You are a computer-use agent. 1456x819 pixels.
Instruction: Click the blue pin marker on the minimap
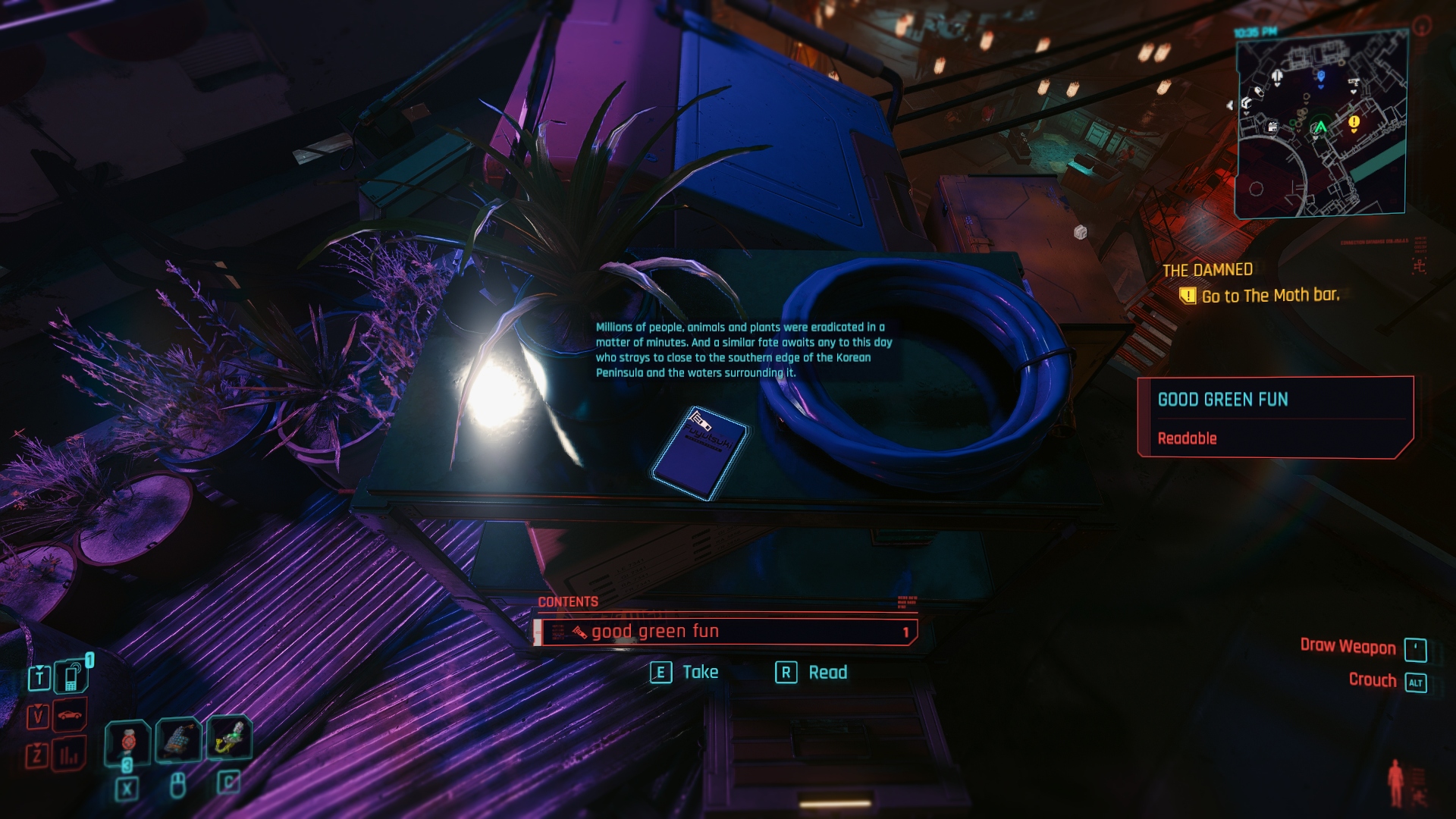coord(1321,76)
